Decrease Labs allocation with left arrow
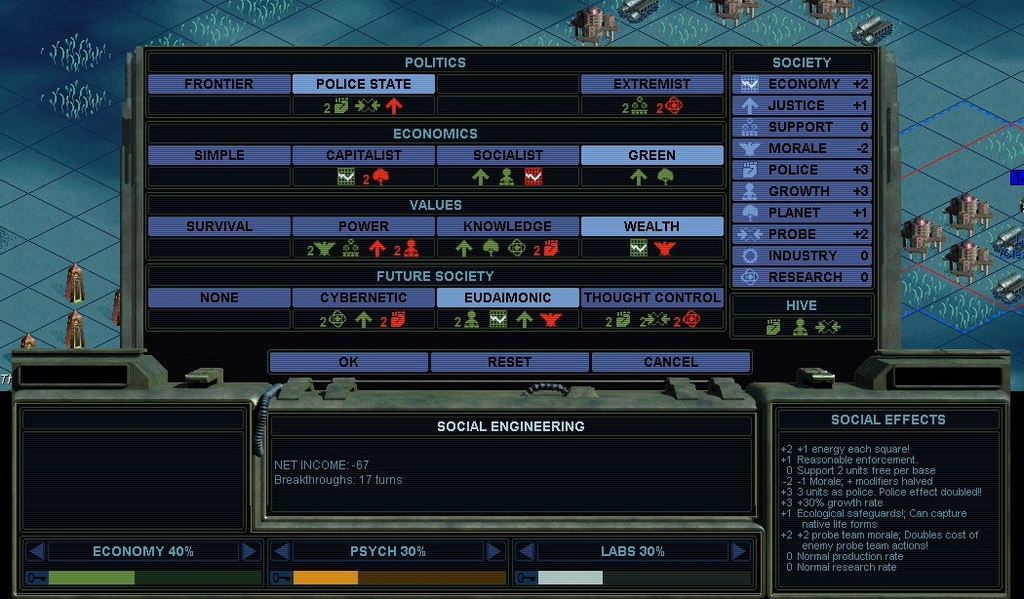The height and width of the screenshot is (599, 1024). tap(526, 551)
